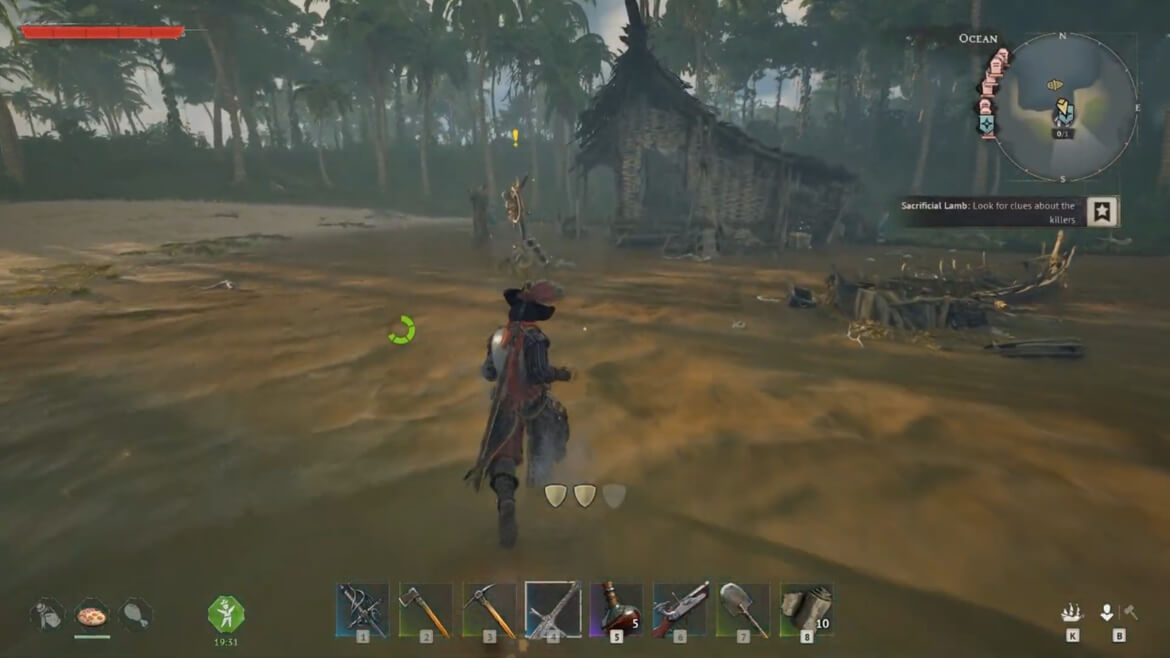Click the teal compass-star badge beside minimap
Image resolution: width=1170 pixels, height=658 pixels.
[x=987, y=123]
